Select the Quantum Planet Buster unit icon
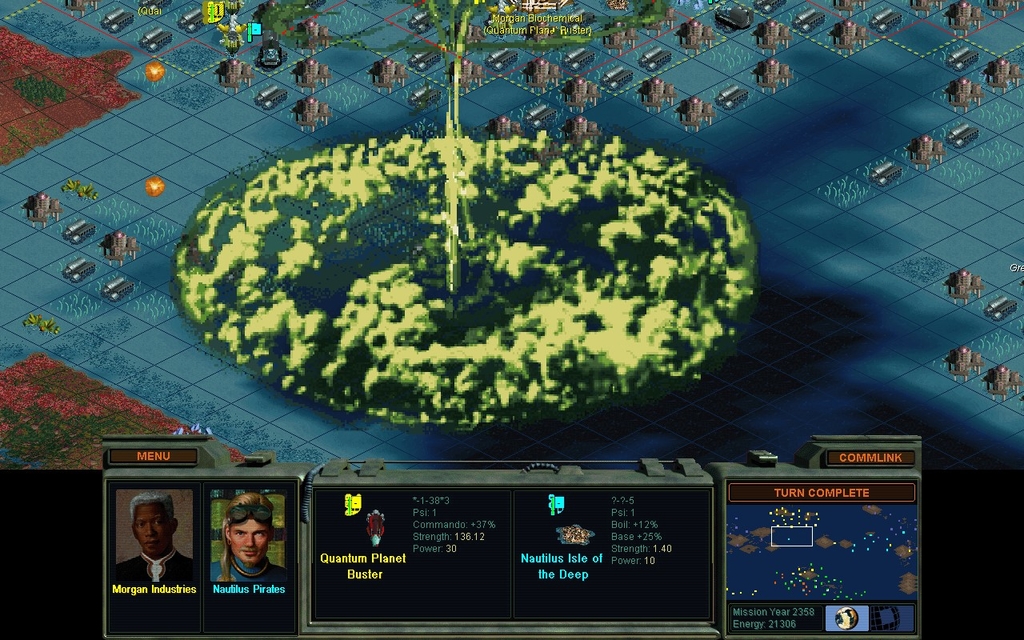Viewport: 1024px width, 640px height. (375, 527)
